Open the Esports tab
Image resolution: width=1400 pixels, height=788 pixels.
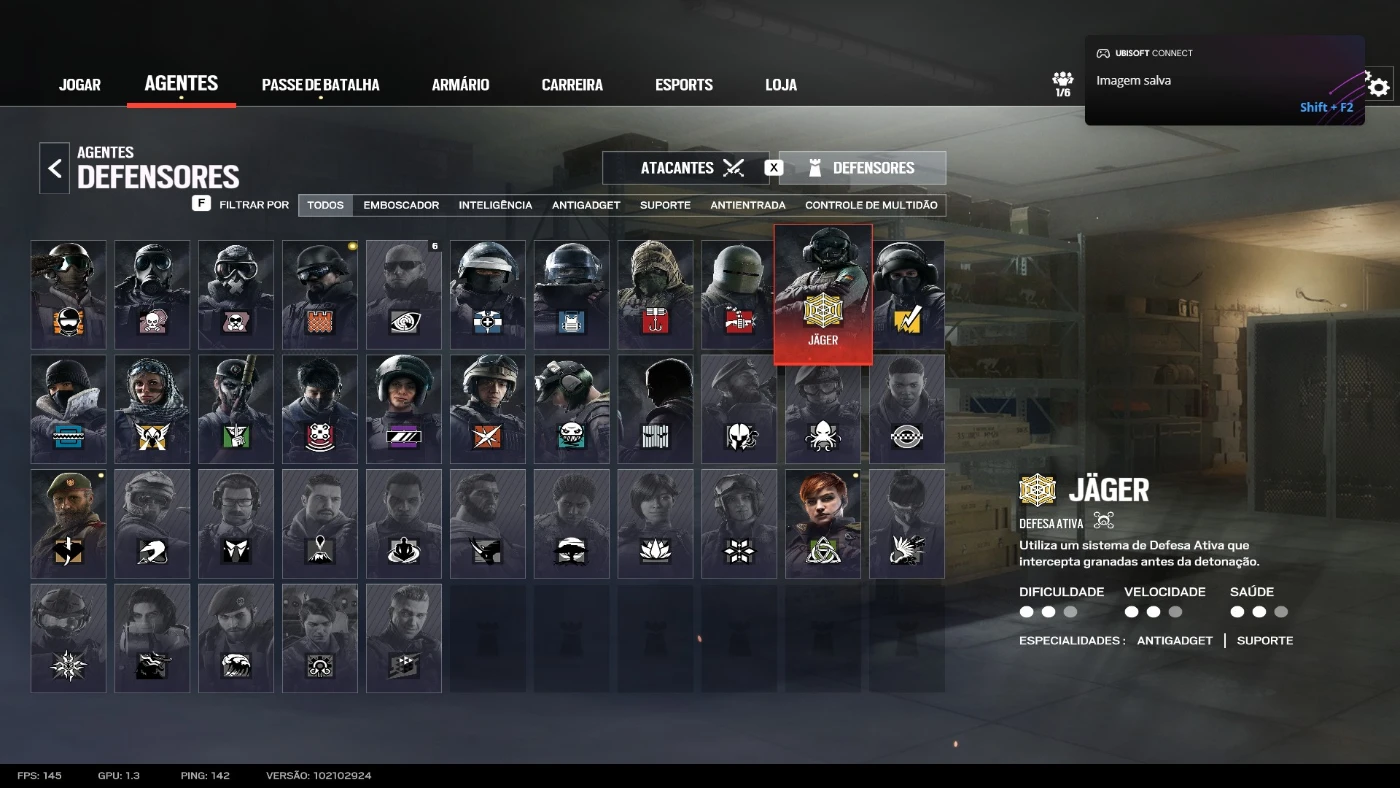tap(684, 85)
